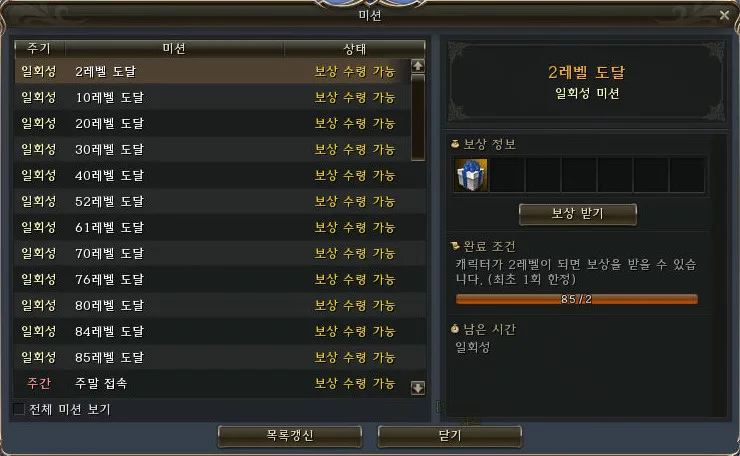This screenshot has width=740, height=456.
Task: Click the mission list scroll-up arrow
Action: [418, 66]
